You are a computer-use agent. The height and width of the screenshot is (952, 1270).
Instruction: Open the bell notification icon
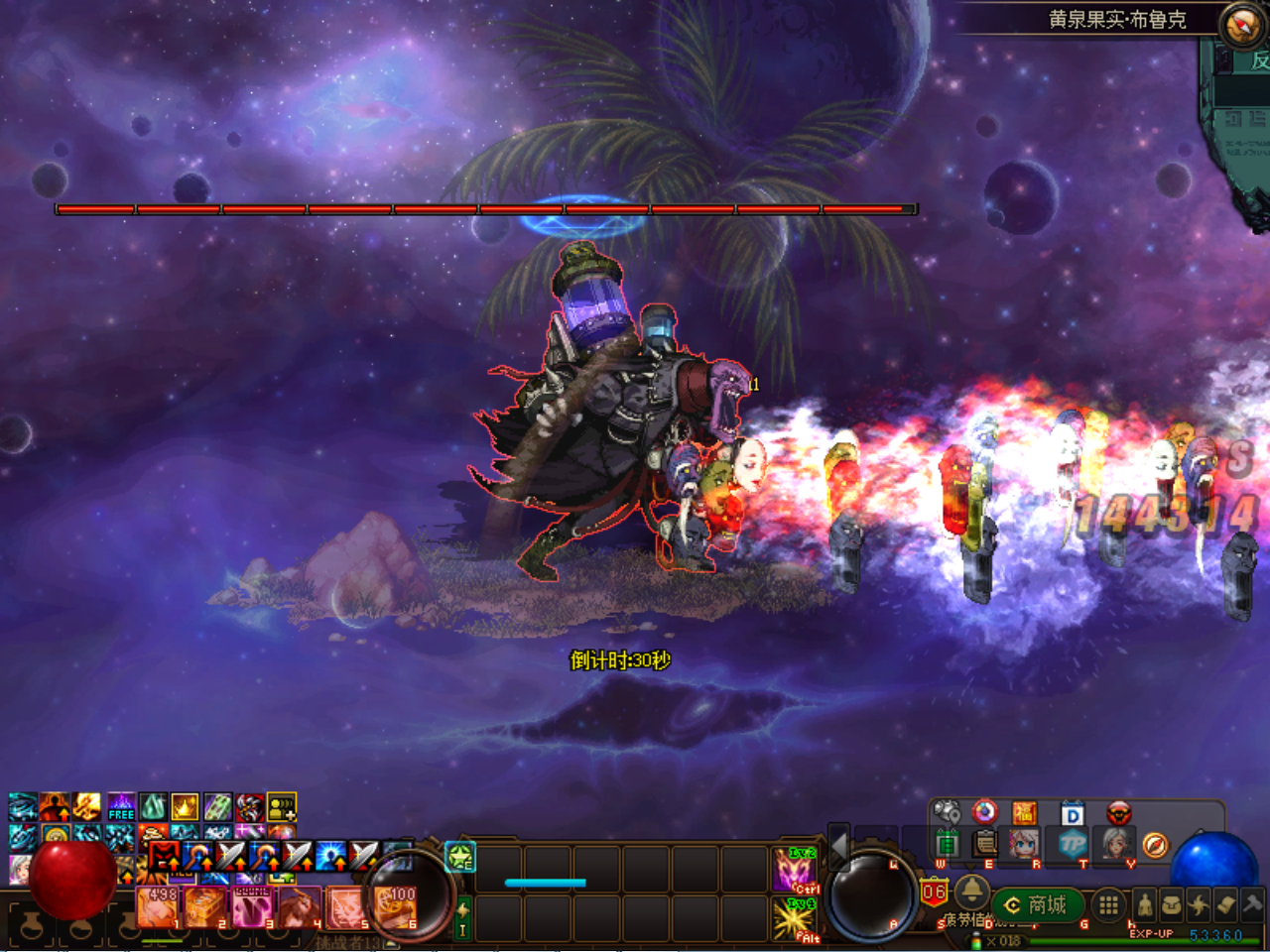click(x=970, y=890)
